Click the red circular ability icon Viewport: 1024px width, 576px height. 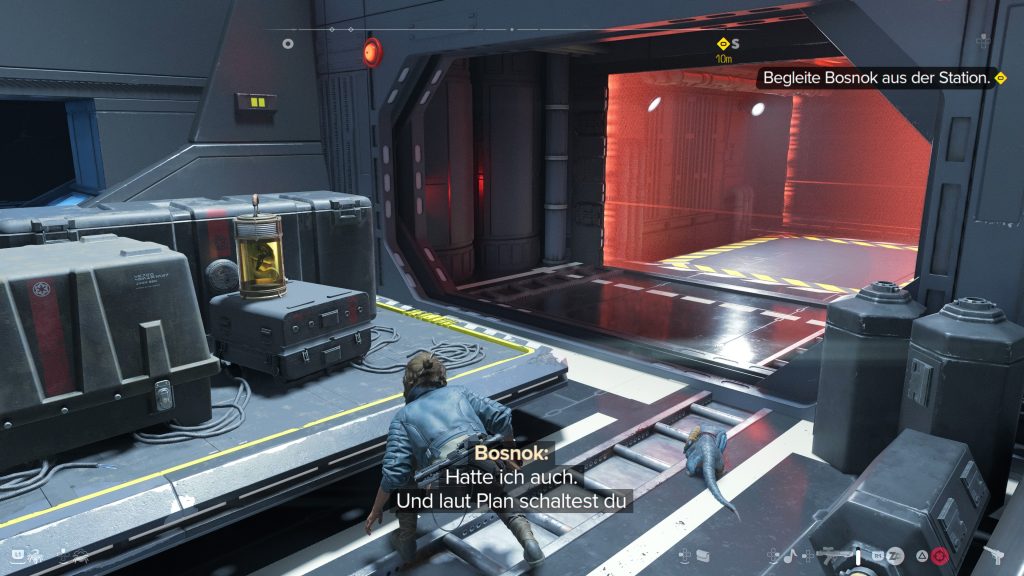[939, 555]
